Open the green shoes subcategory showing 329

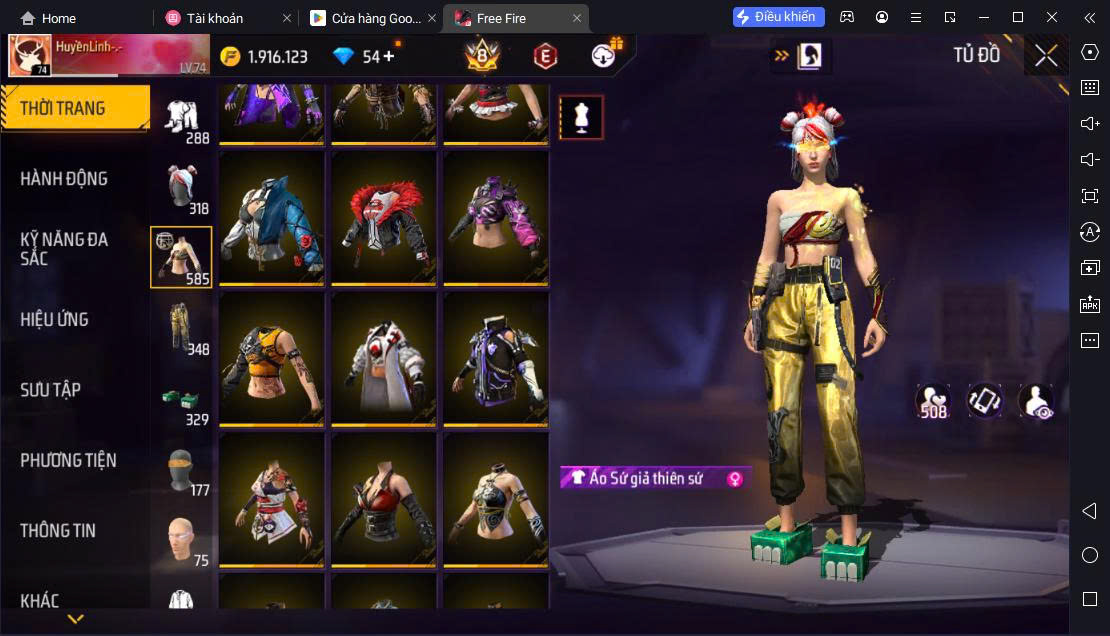pyautogui.click(x=181, y=400)
